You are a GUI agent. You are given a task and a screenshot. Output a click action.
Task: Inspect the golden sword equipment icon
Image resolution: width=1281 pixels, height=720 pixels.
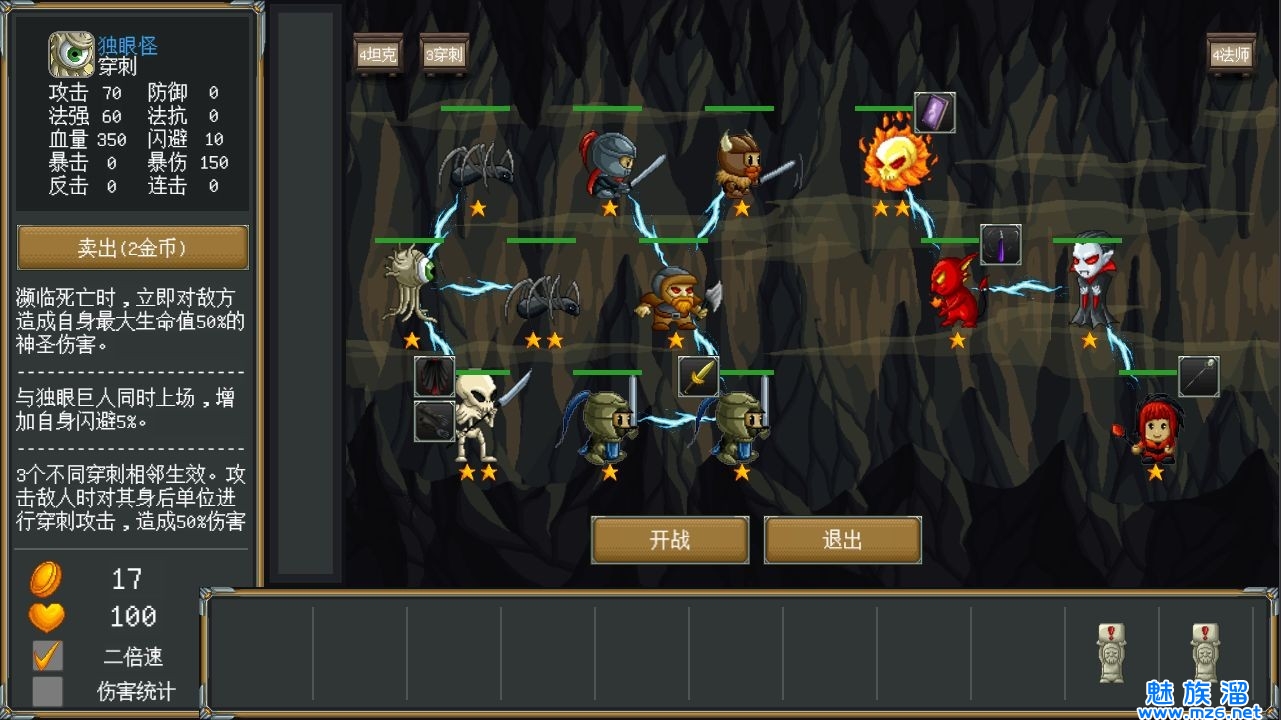click(699, 377)
